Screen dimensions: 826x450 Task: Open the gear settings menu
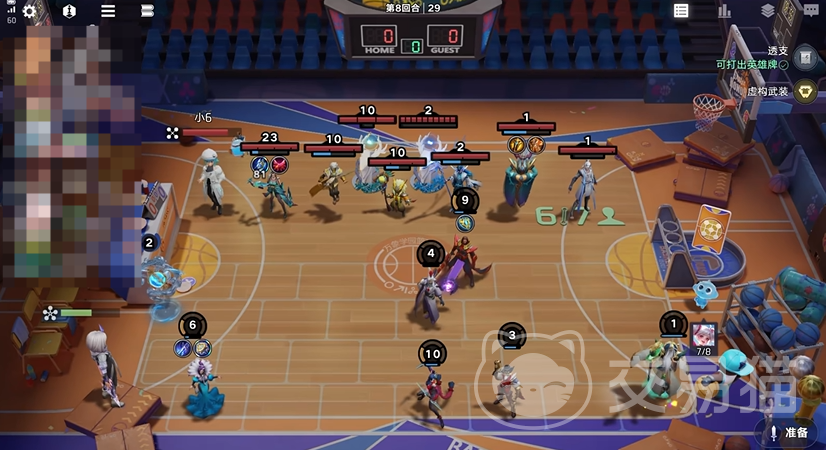pyautogui.click(x=29, y=11)
